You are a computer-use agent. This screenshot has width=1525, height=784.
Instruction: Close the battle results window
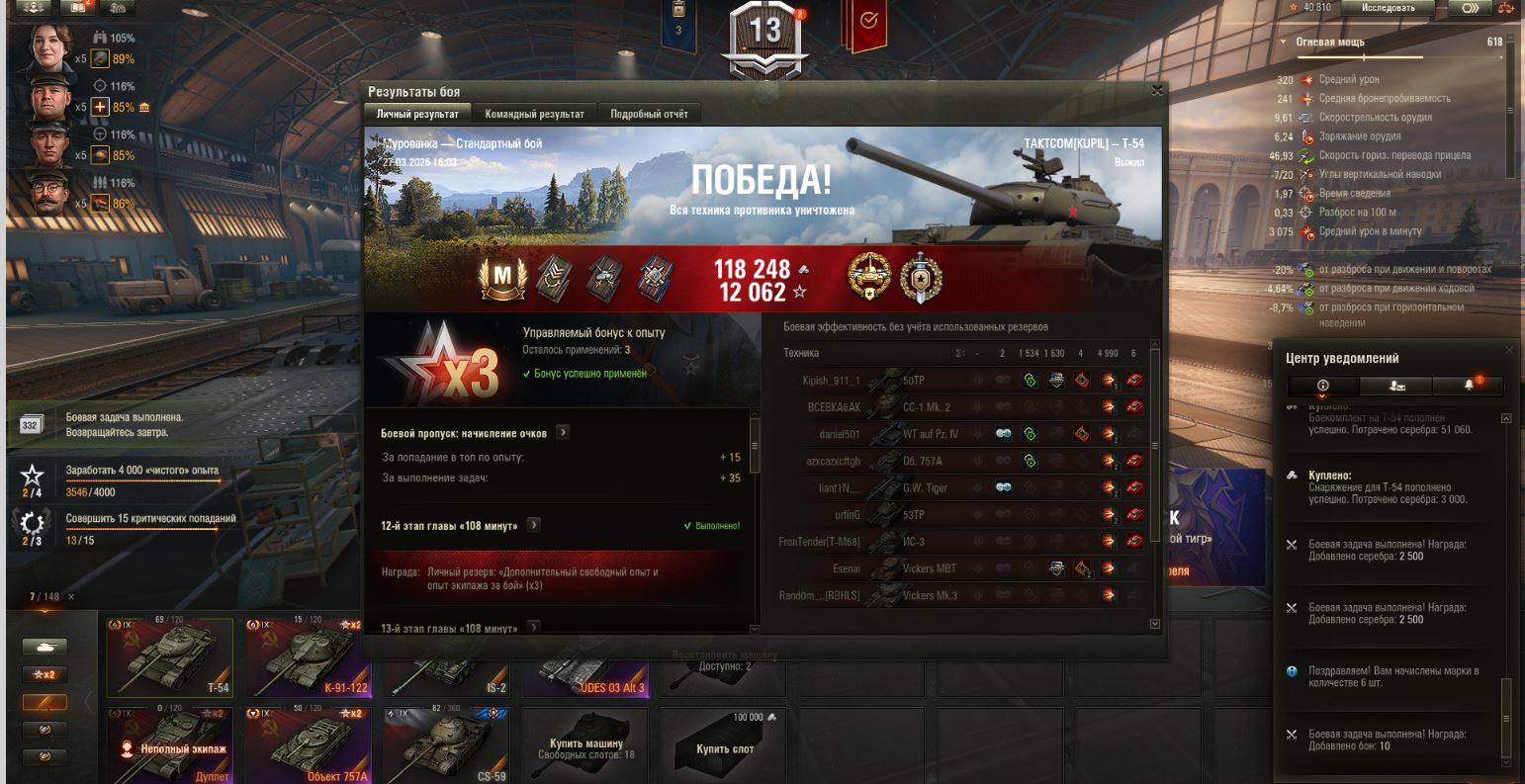(x=1157, y=91)
